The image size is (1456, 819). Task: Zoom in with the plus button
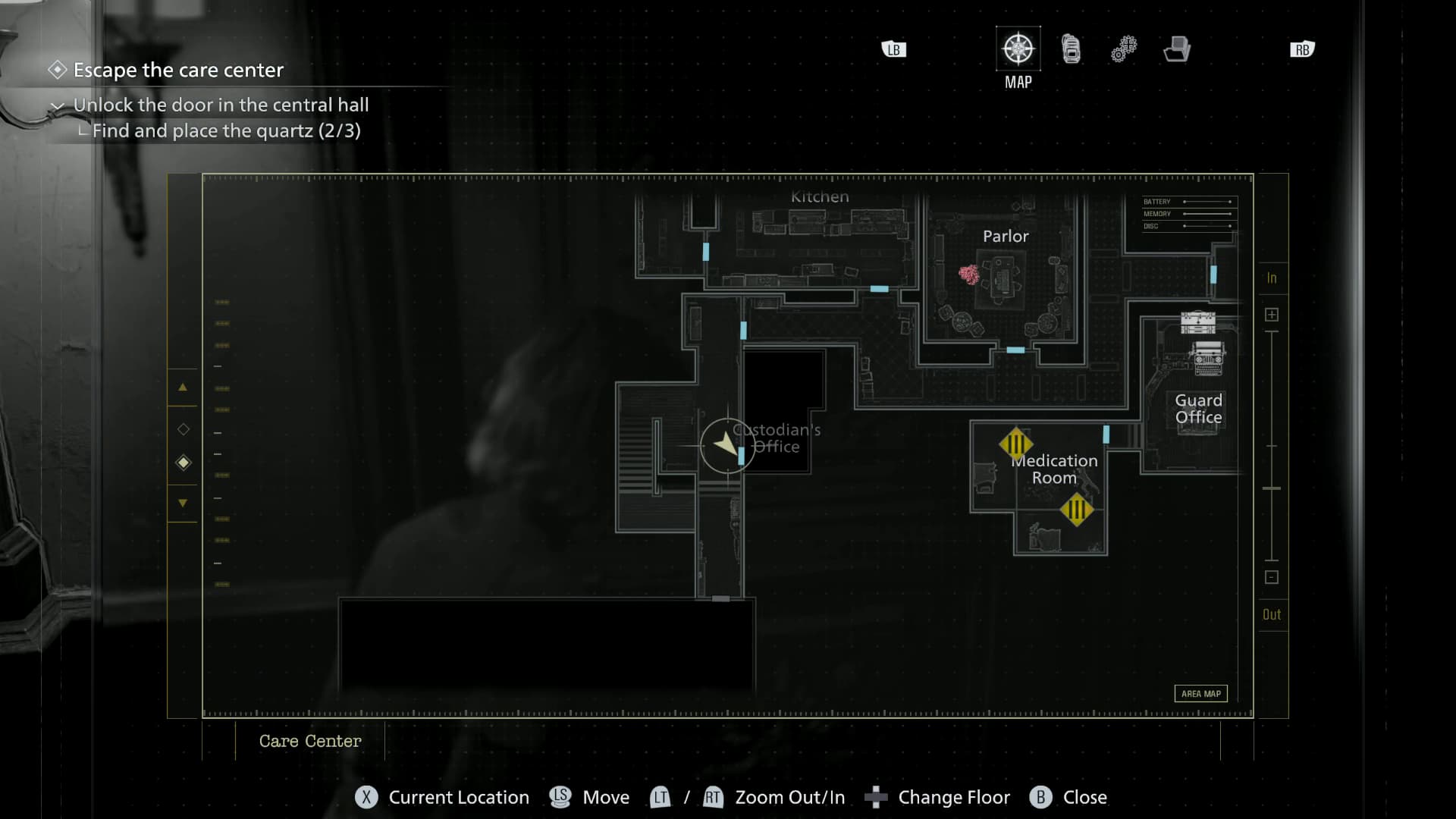(1272, 315)
